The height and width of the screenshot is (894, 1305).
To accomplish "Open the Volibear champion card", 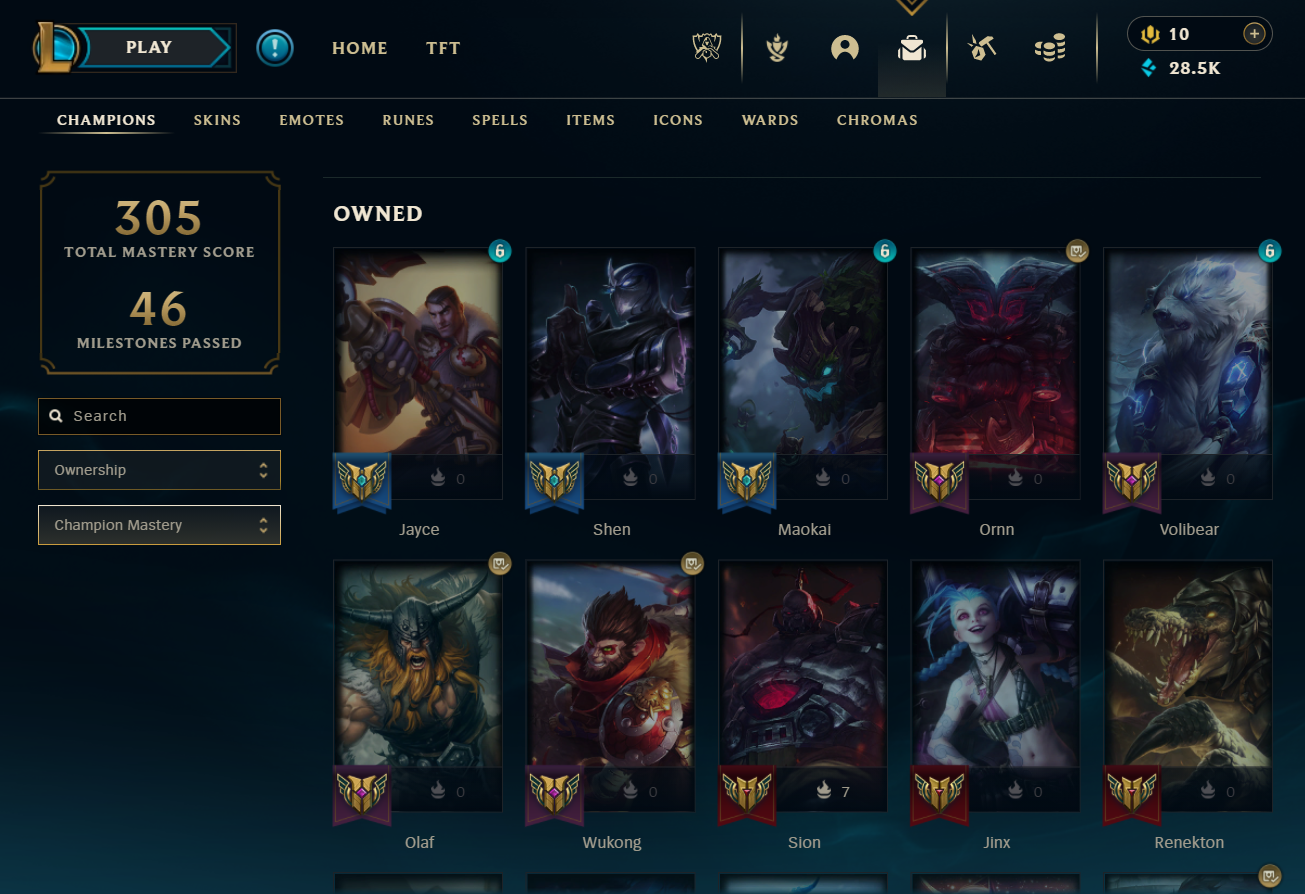I will pyautogui.click(x=1188, y=360).
